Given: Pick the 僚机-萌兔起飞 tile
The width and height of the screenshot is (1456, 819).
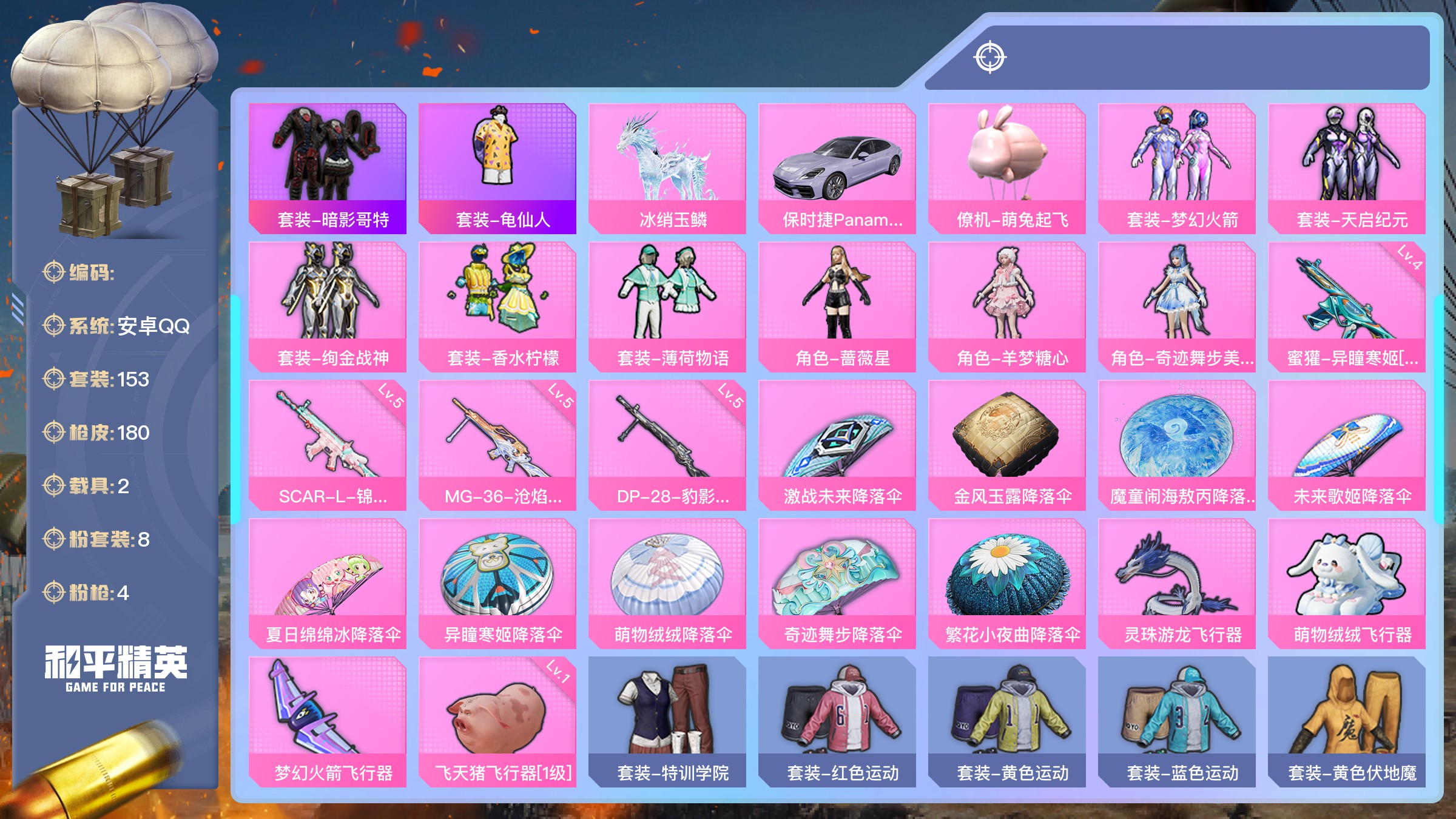Looking at the screenshot, I should pos(1007,168).
